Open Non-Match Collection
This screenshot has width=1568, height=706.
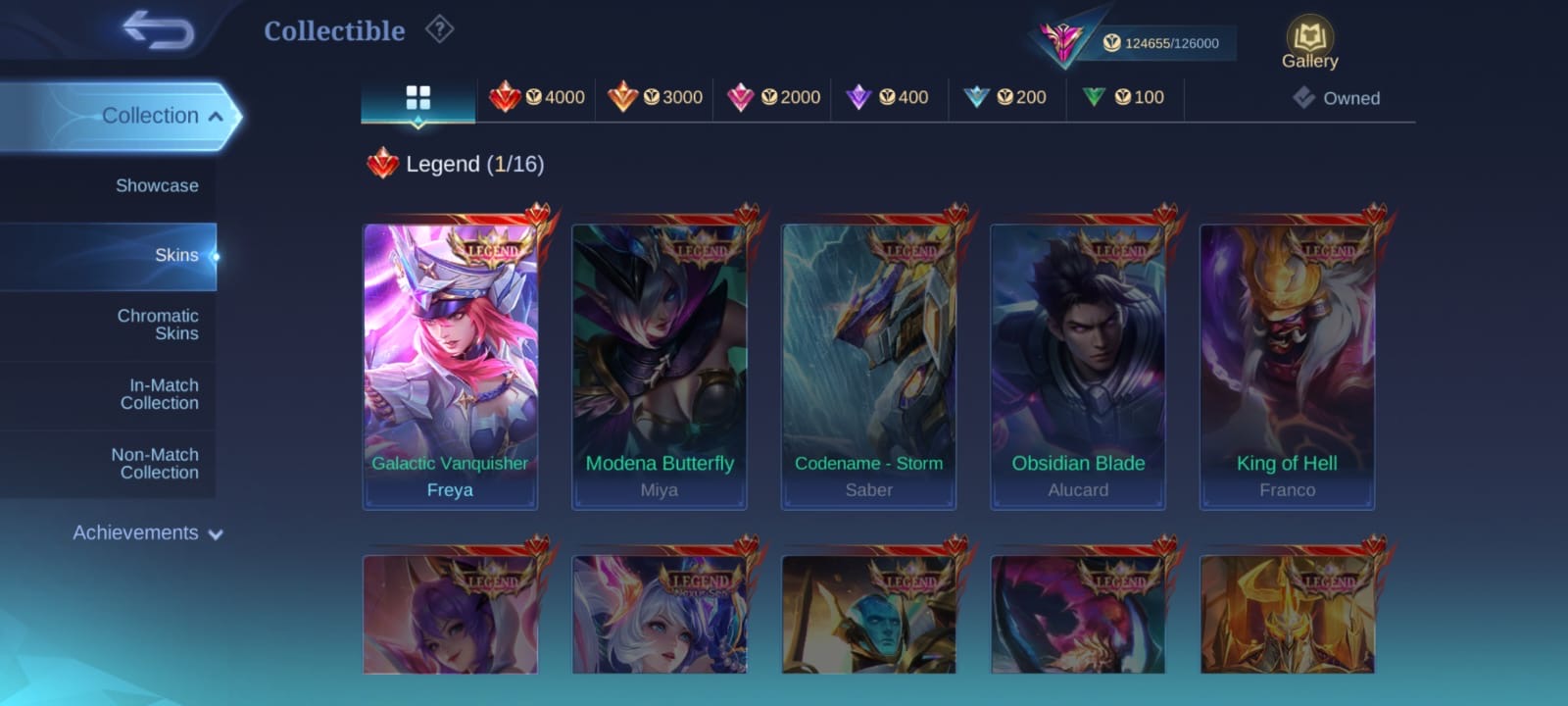pyautogui.click(x=155, y=464)
